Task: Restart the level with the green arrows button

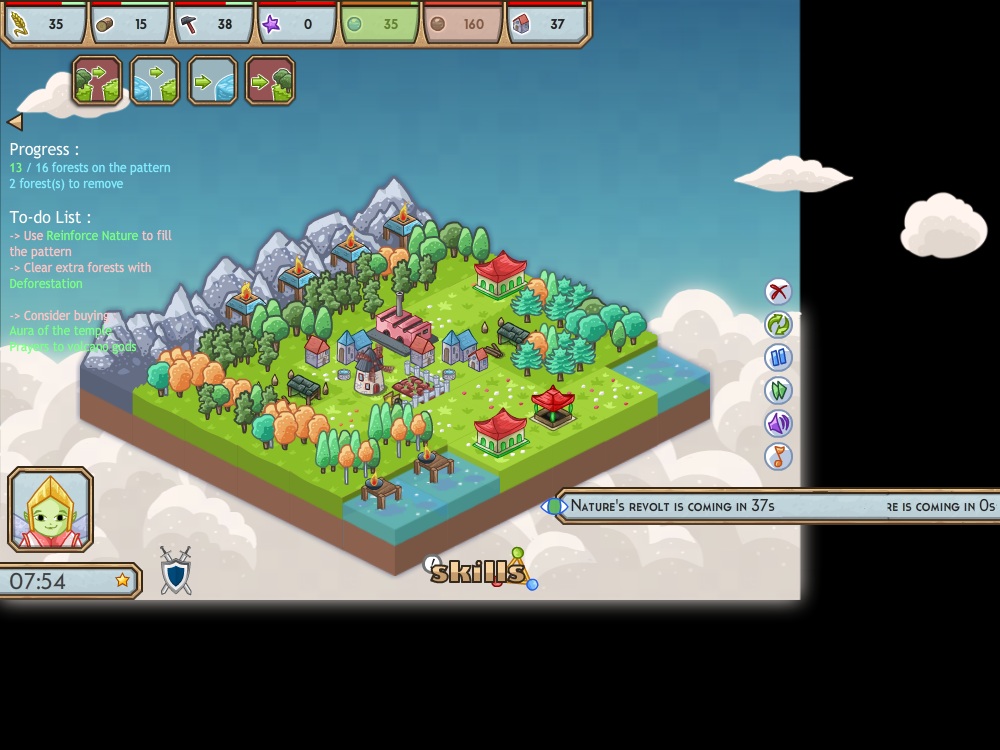Action: (x=778, y=324)
